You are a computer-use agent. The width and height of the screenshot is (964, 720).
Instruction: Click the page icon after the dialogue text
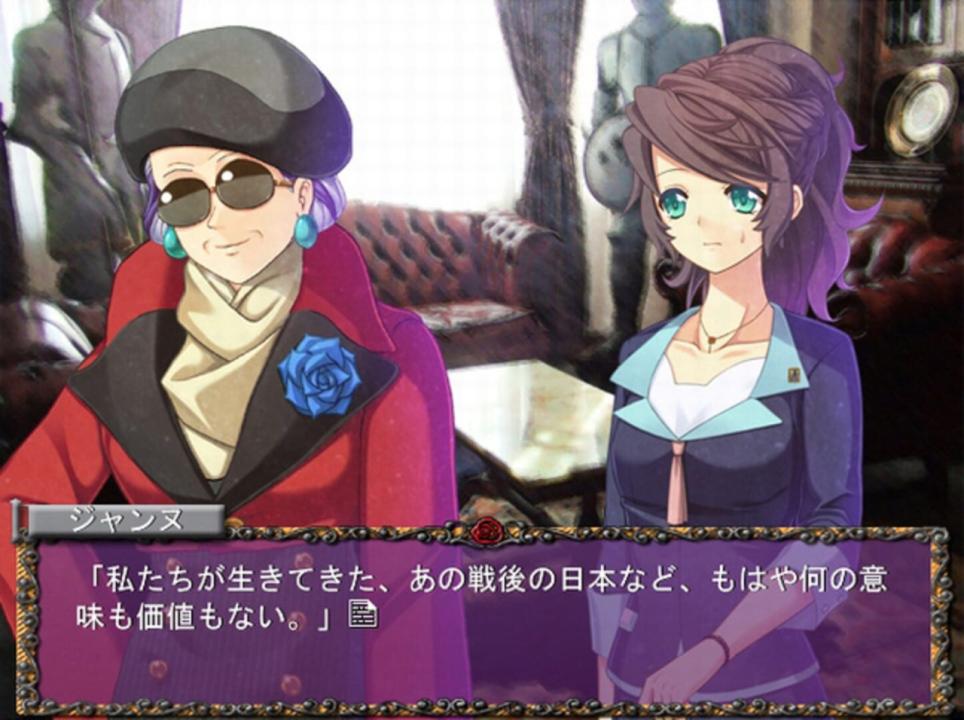click(362, 615)
